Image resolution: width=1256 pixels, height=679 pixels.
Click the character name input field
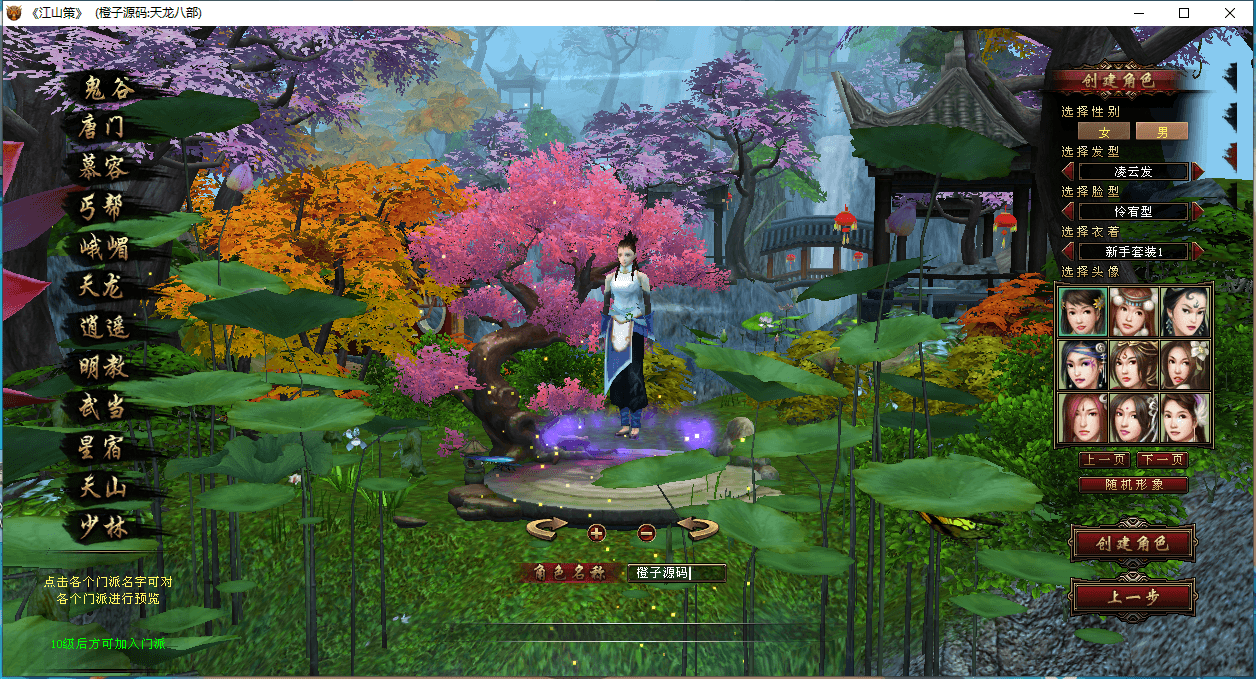676,573
